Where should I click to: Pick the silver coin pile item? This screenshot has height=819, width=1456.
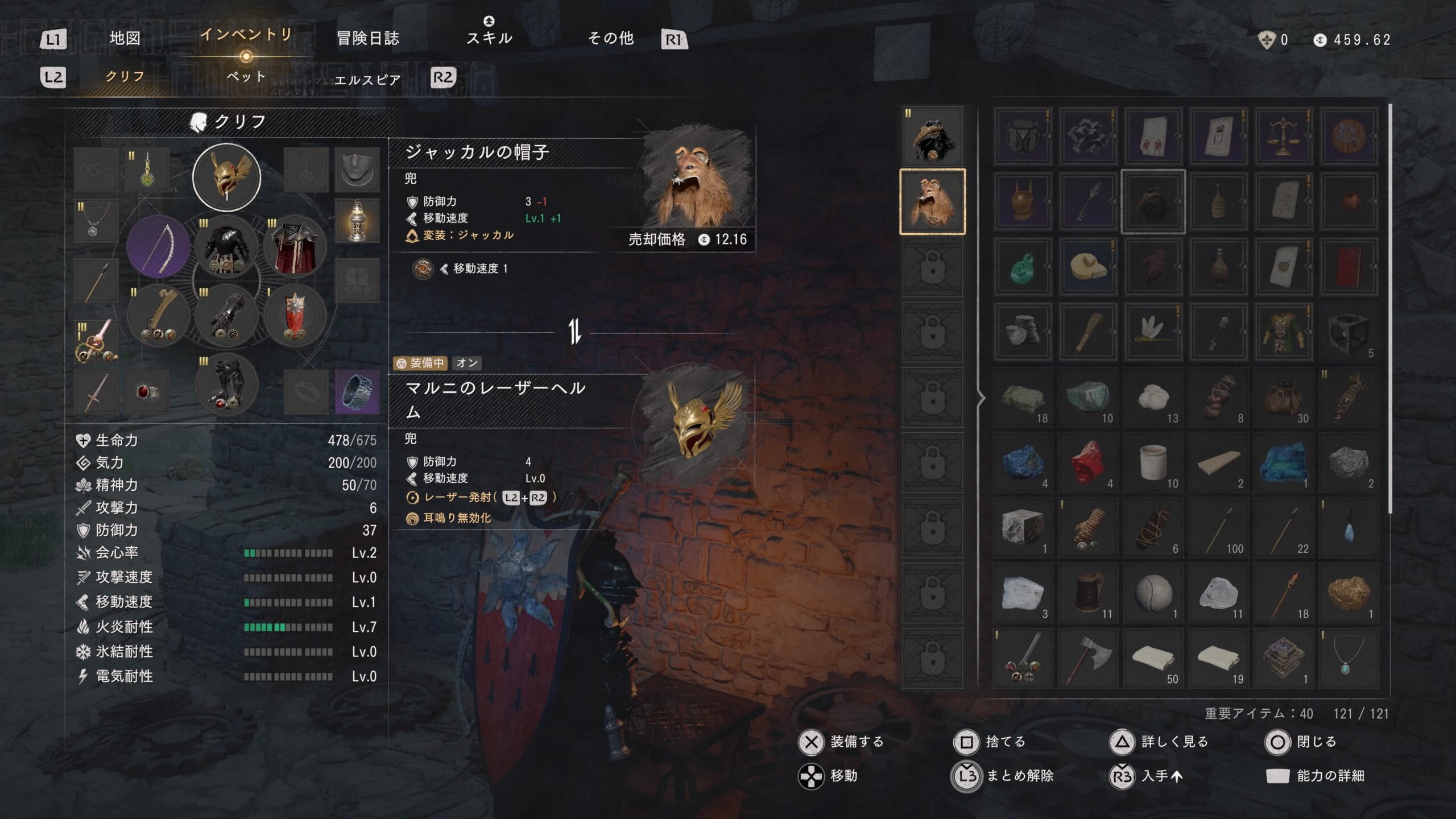click(1023, 332)
